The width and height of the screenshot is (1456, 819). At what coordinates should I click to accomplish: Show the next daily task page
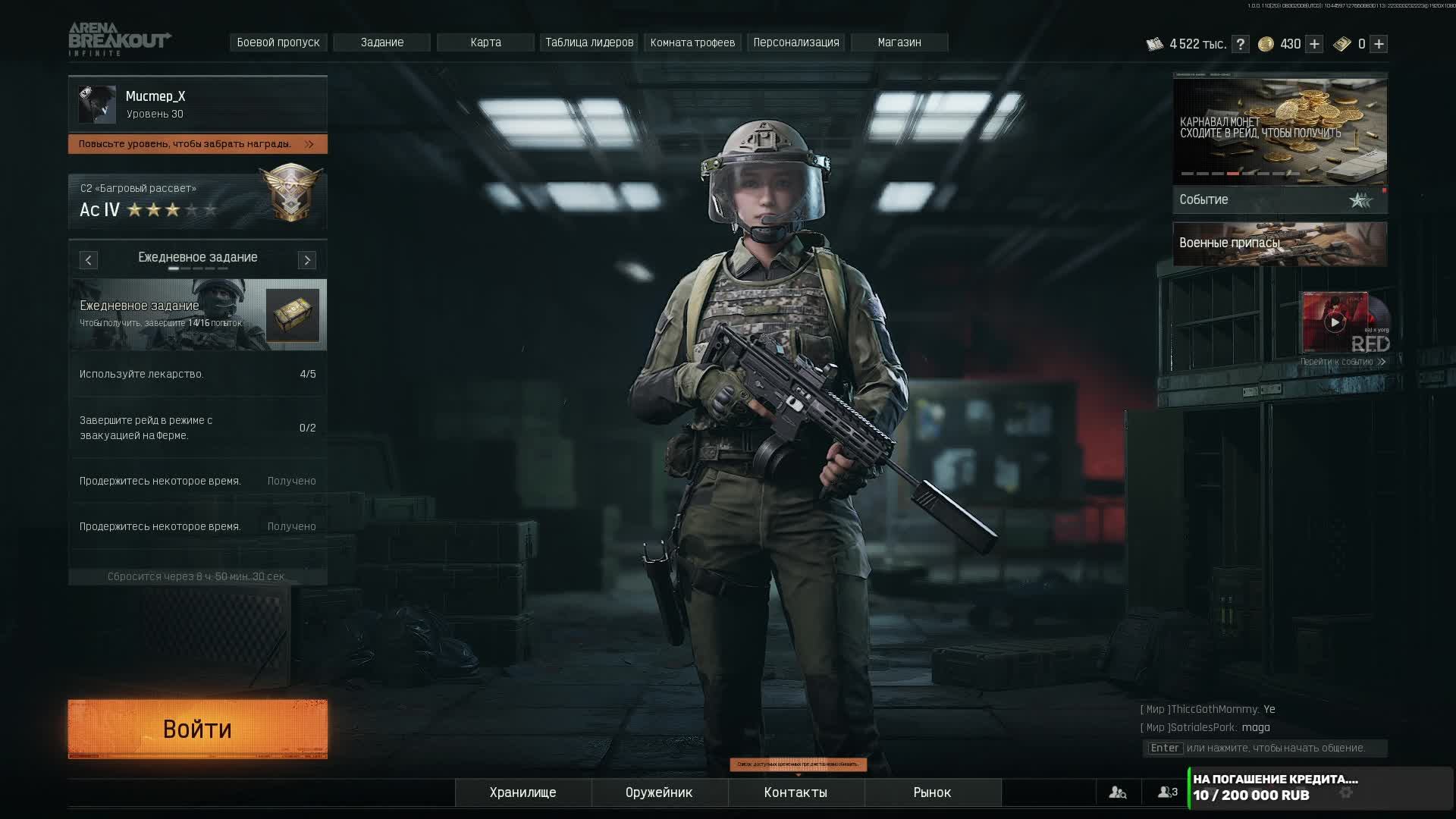[x=307, y=260]
